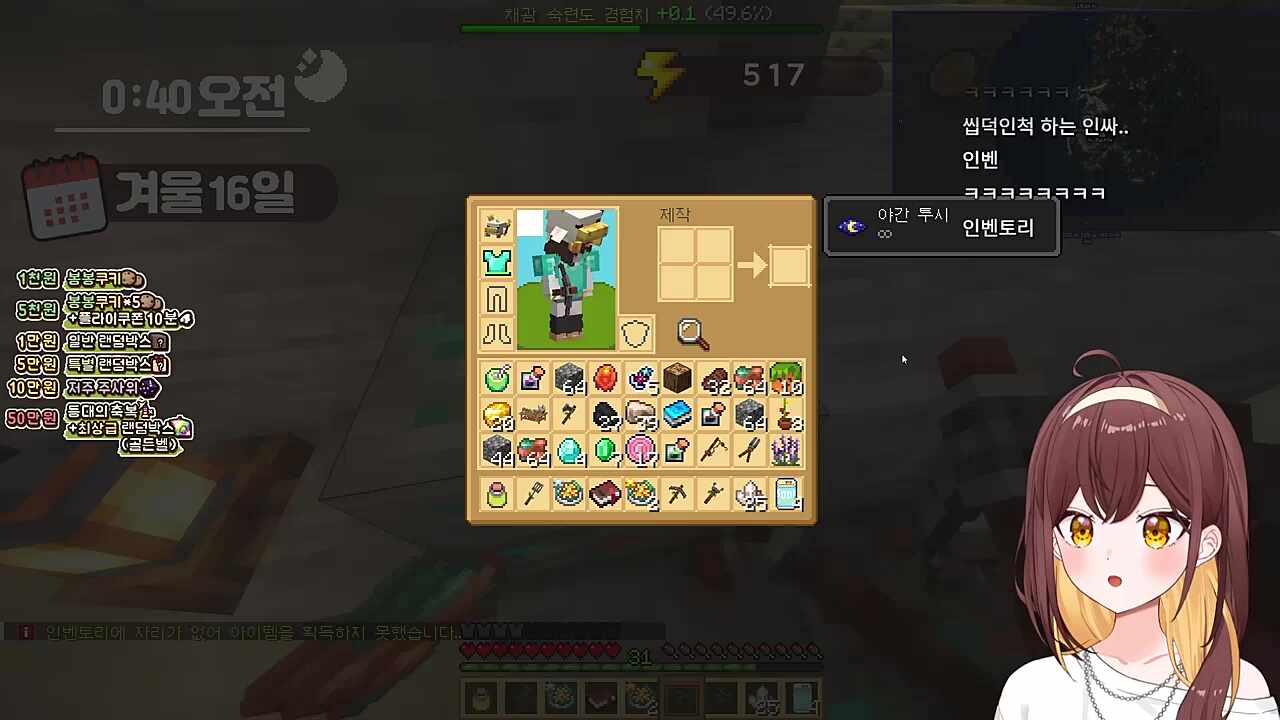Select the stack of 64 cobblestone
Viewport: 1280px width, 720px height.
coord(569,378)
